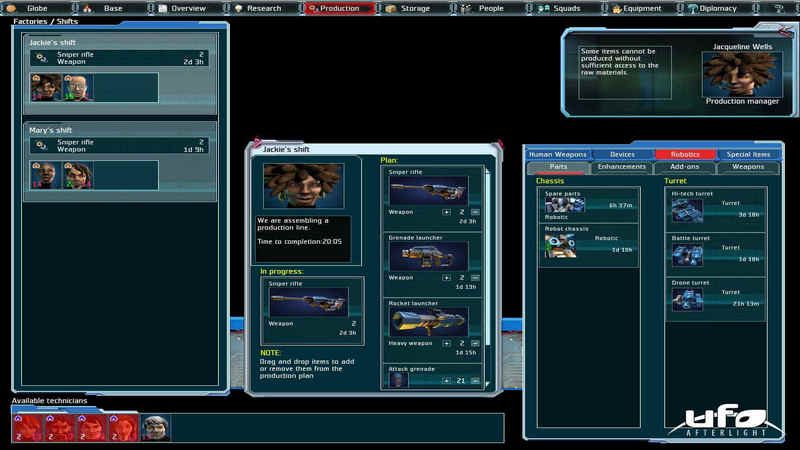This screenshot has width=800, height=450.
Task: Open the Globe view
Action: [x=36, y=8]
